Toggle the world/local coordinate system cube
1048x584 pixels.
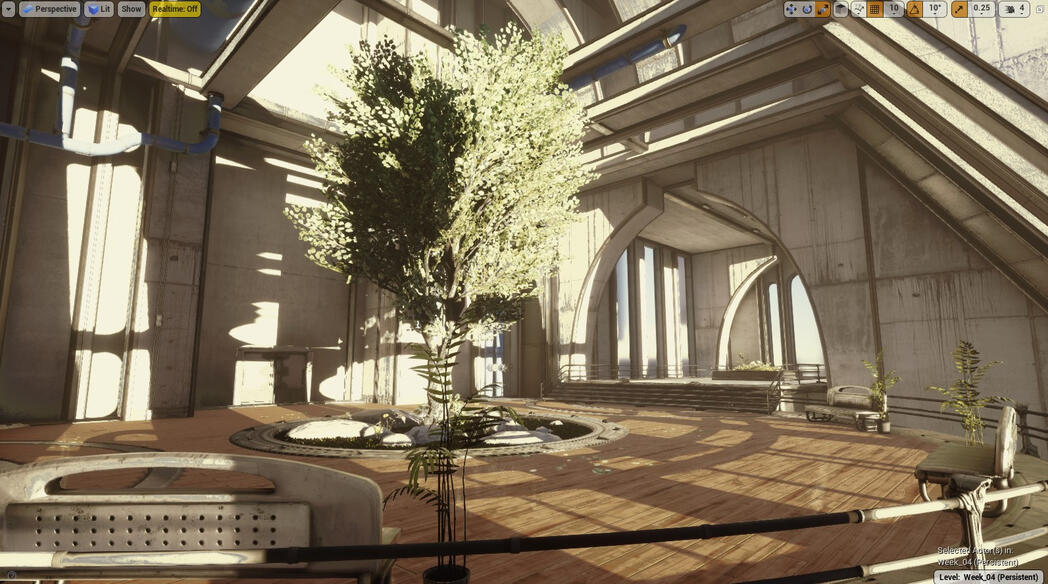(x=841, y=9)
